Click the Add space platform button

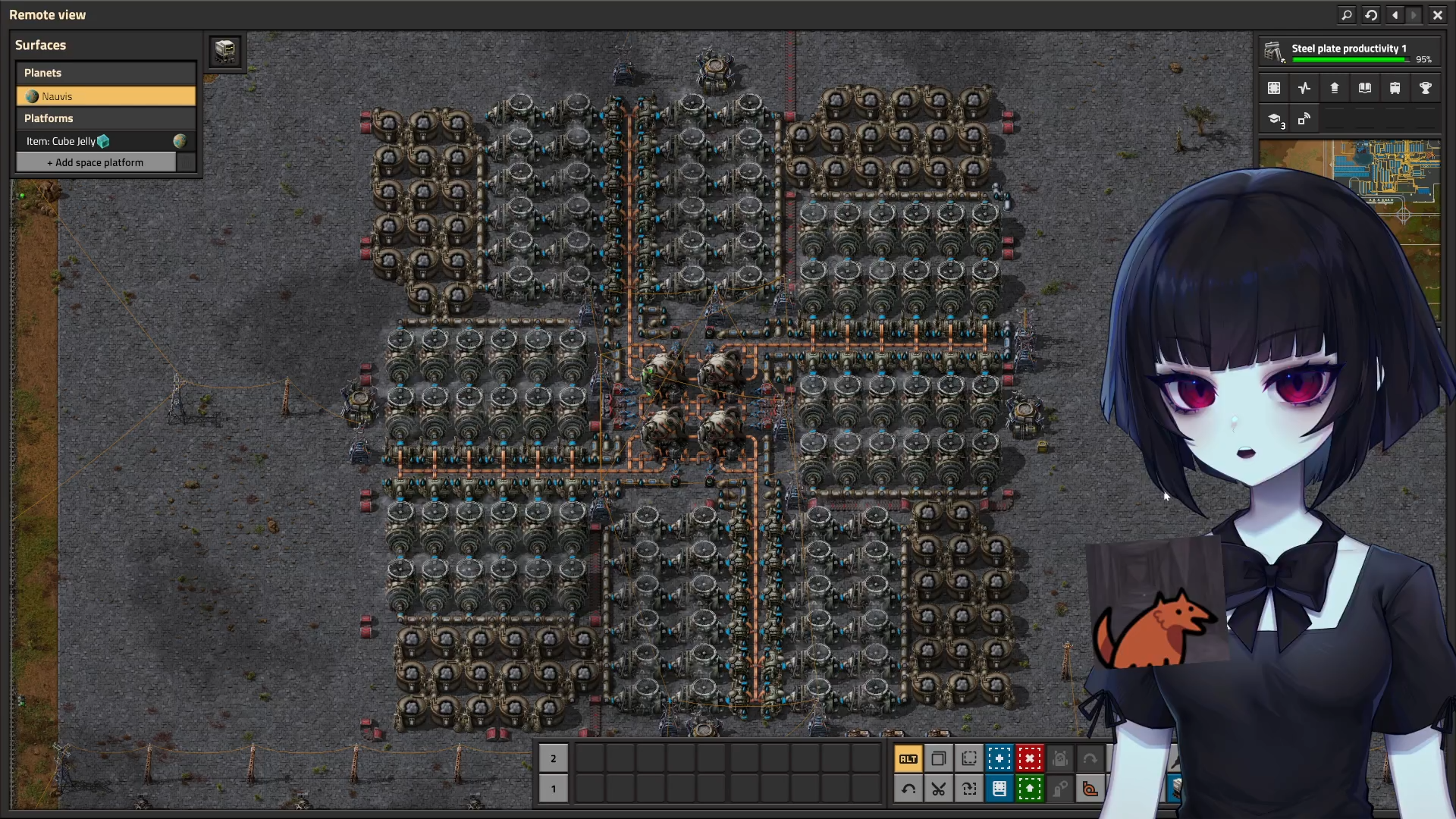(x=96, y=162)
